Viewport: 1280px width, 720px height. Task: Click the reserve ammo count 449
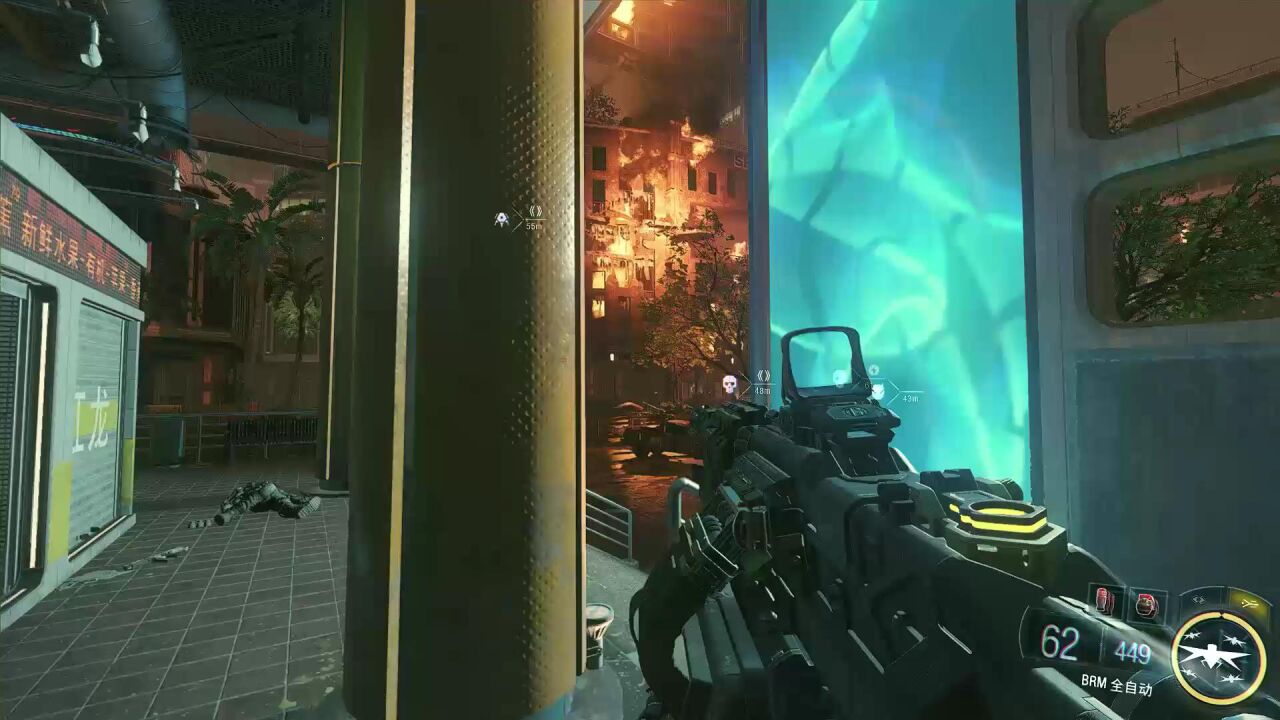point(1133,652)
